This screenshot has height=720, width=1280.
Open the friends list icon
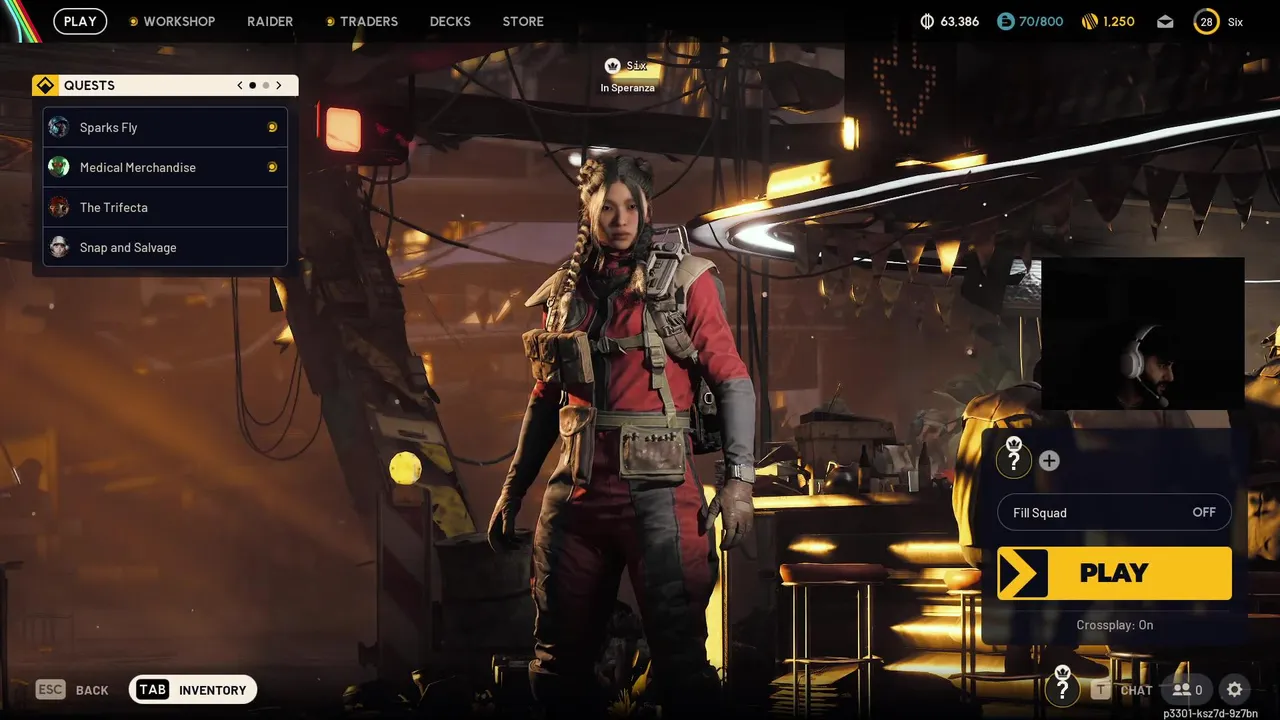1187,690
